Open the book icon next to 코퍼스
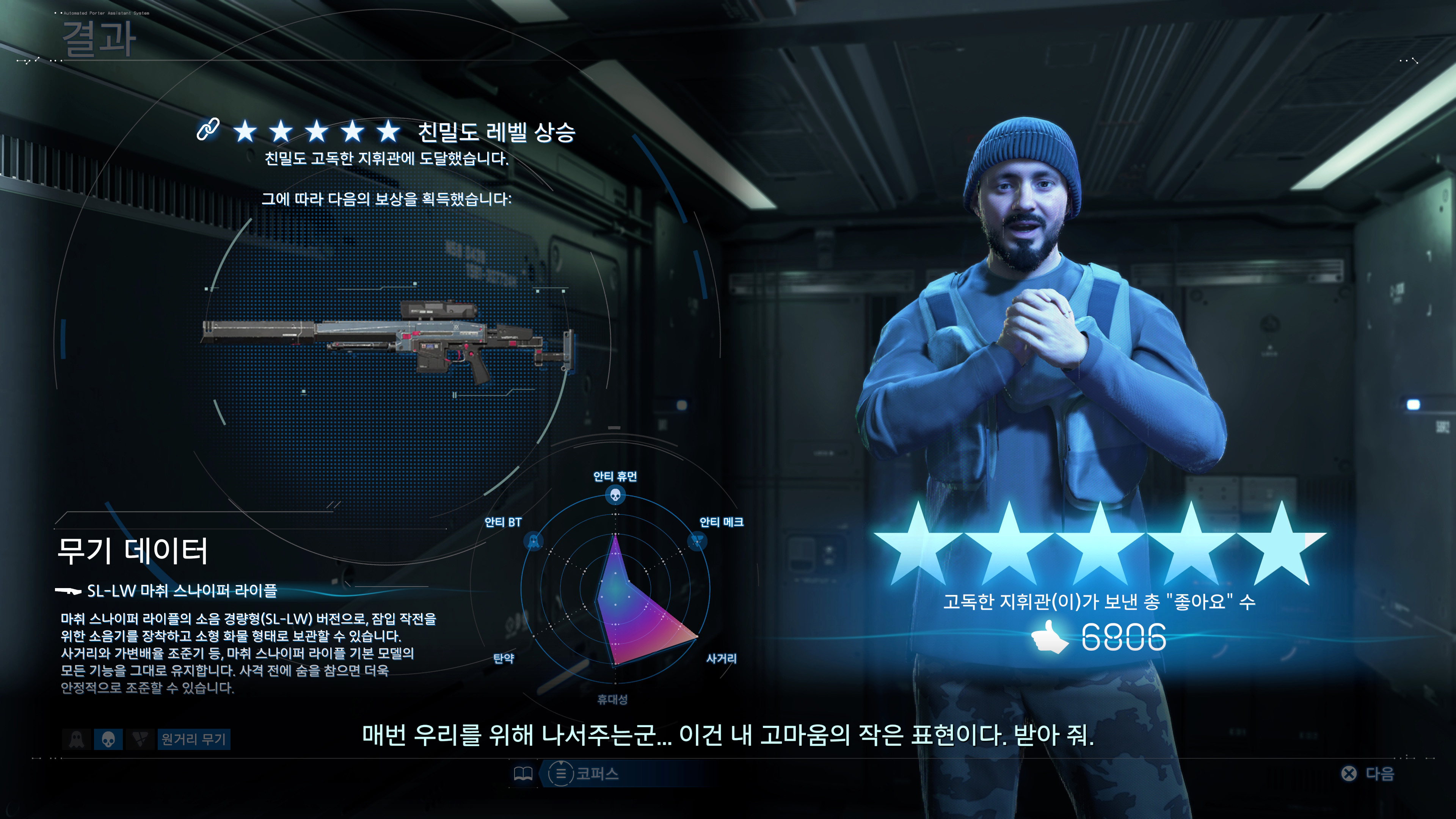Image resolution: width=1456 pixels, height=819 pixels. [x=523, y=774]
